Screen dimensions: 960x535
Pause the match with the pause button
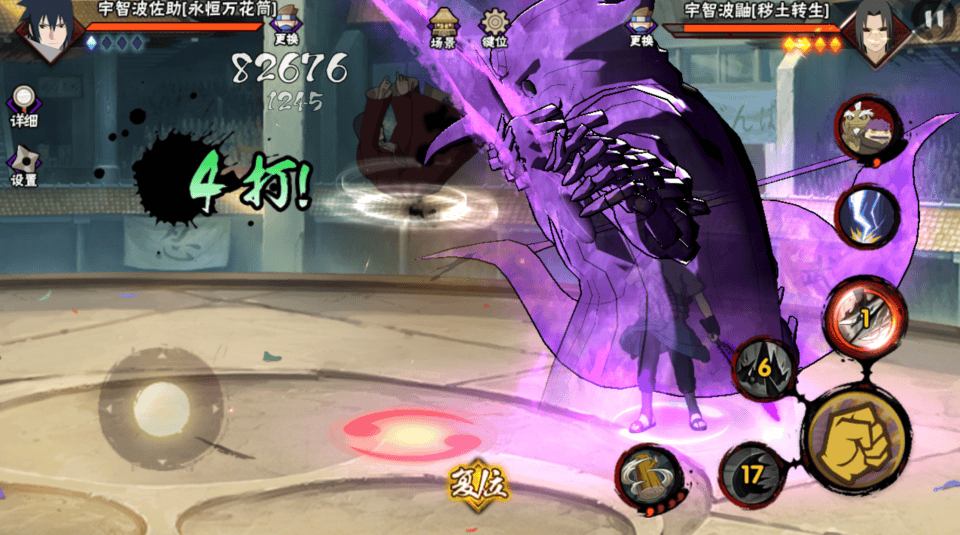click(x=934, y=19)
